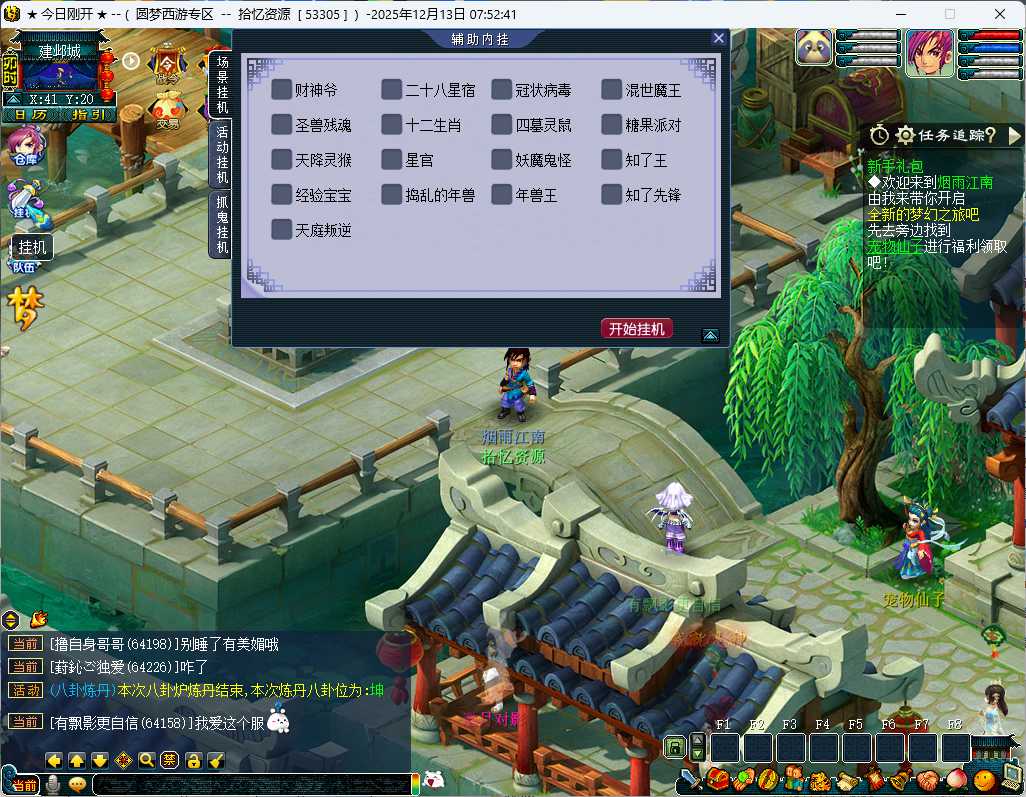
Task: Enable the 二十八星宿 option
Action: coord(391,90)
